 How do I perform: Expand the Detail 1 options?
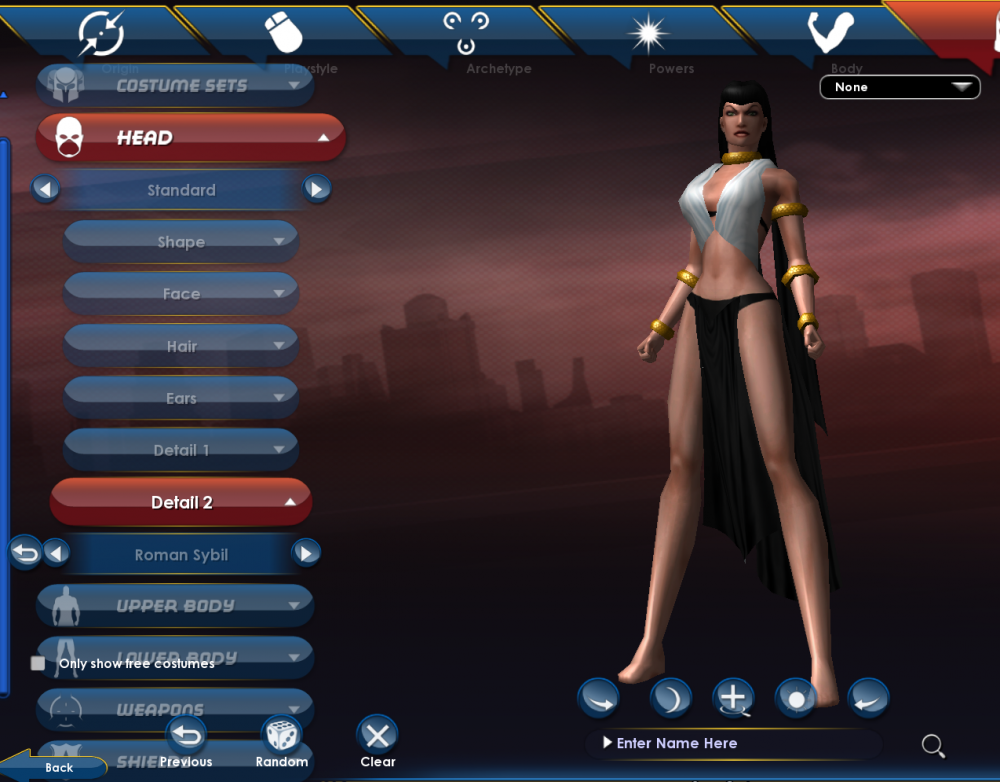[181, 450]
